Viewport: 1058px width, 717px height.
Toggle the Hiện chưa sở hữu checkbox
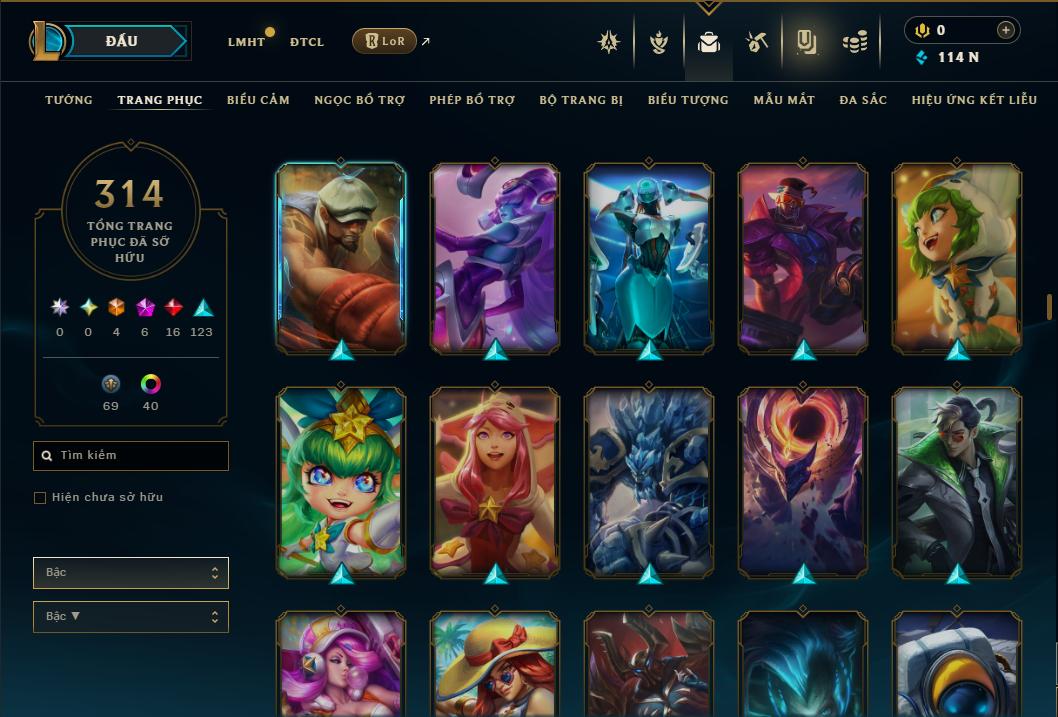pos(40,498)
